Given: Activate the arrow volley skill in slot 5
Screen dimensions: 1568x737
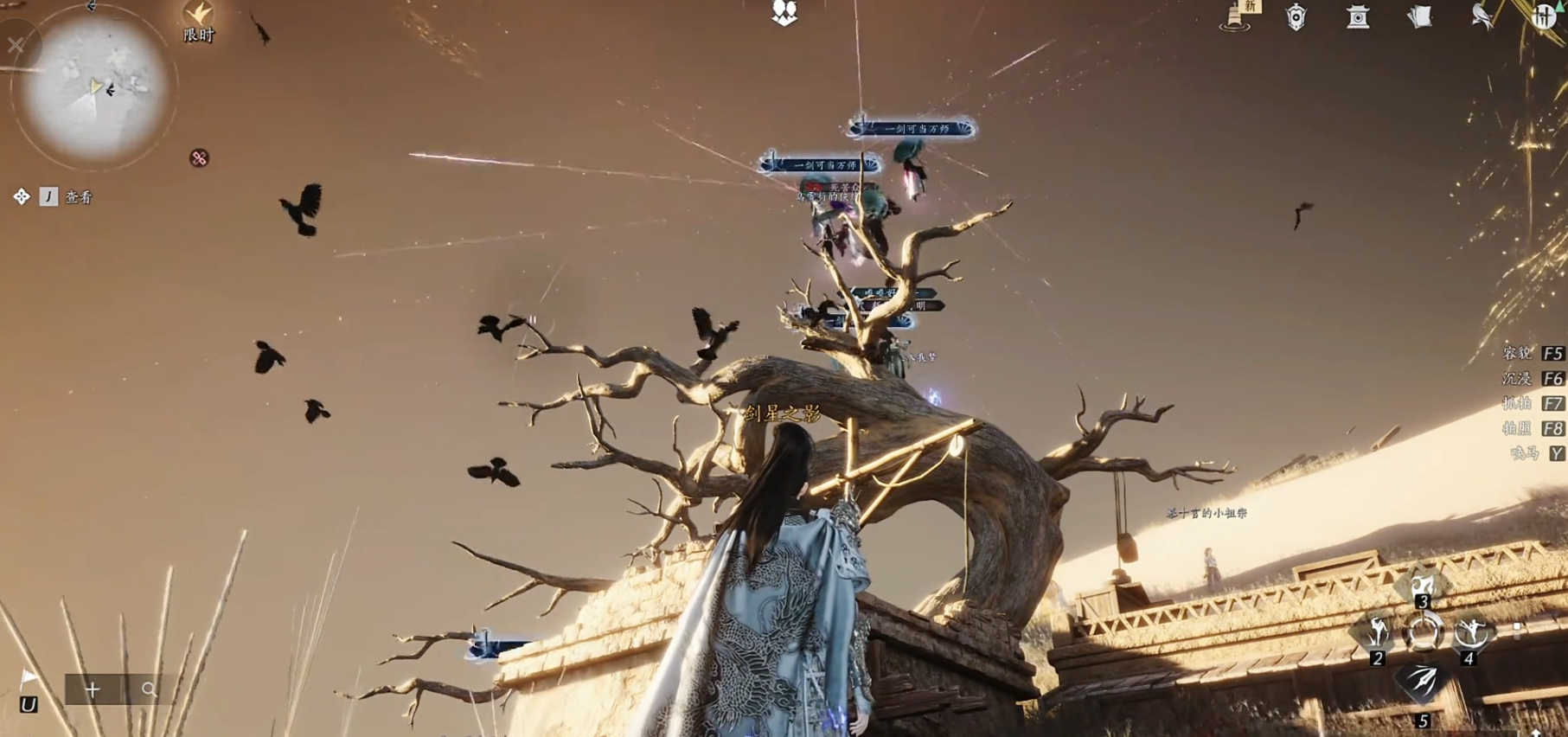Looking at the screenshot, I should coord(1423,683).
